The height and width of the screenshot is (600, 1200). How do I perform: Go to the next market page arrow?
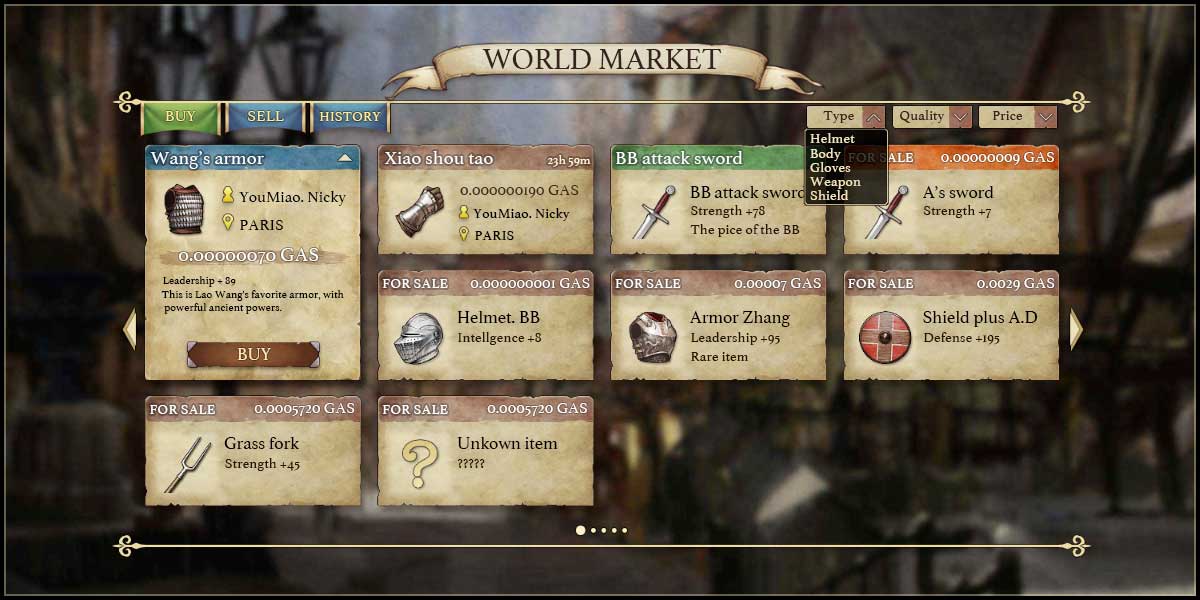[x=1076, y=329]
